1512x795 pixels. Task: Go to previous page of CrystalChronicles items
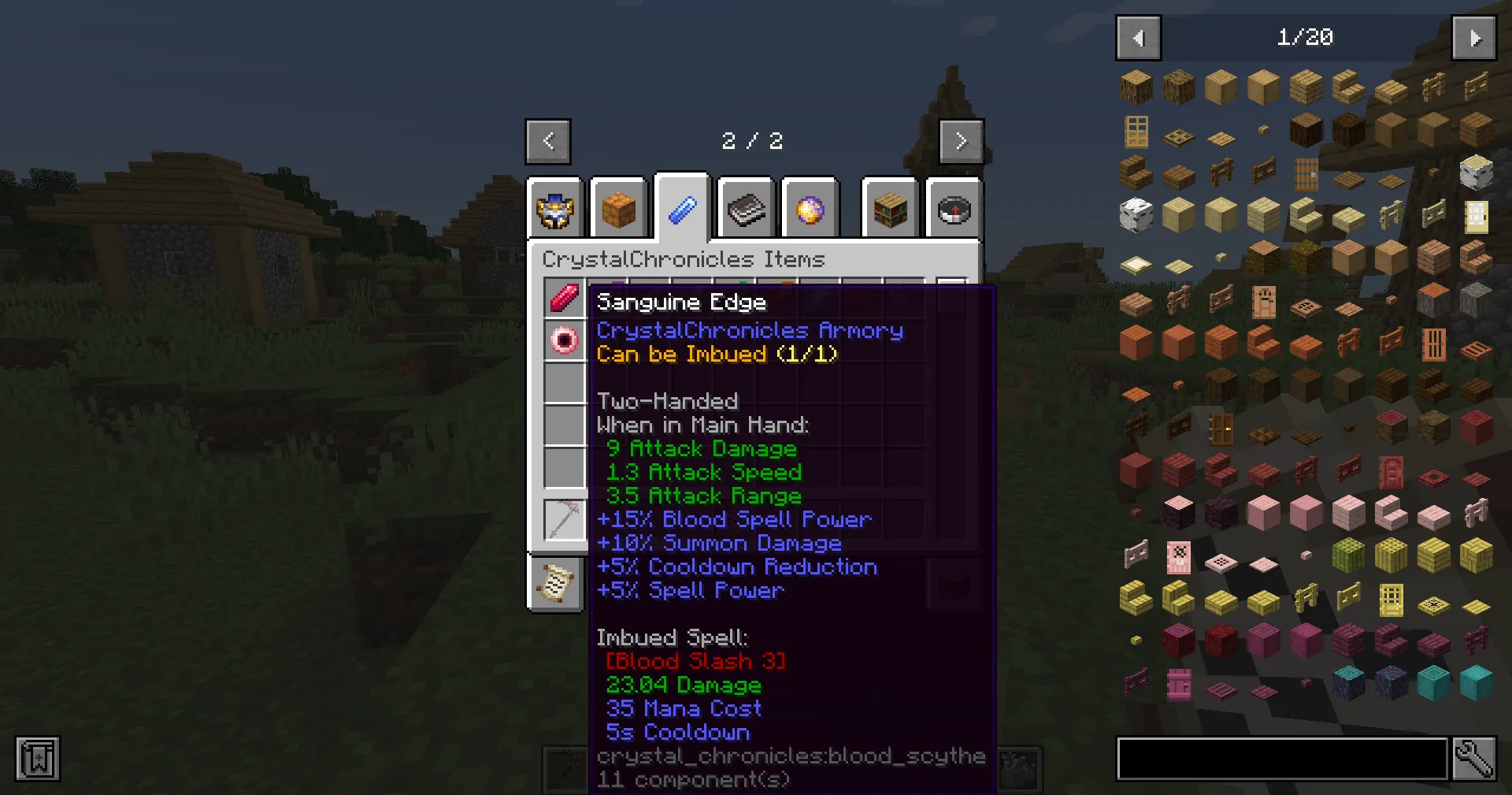point(548,141)
